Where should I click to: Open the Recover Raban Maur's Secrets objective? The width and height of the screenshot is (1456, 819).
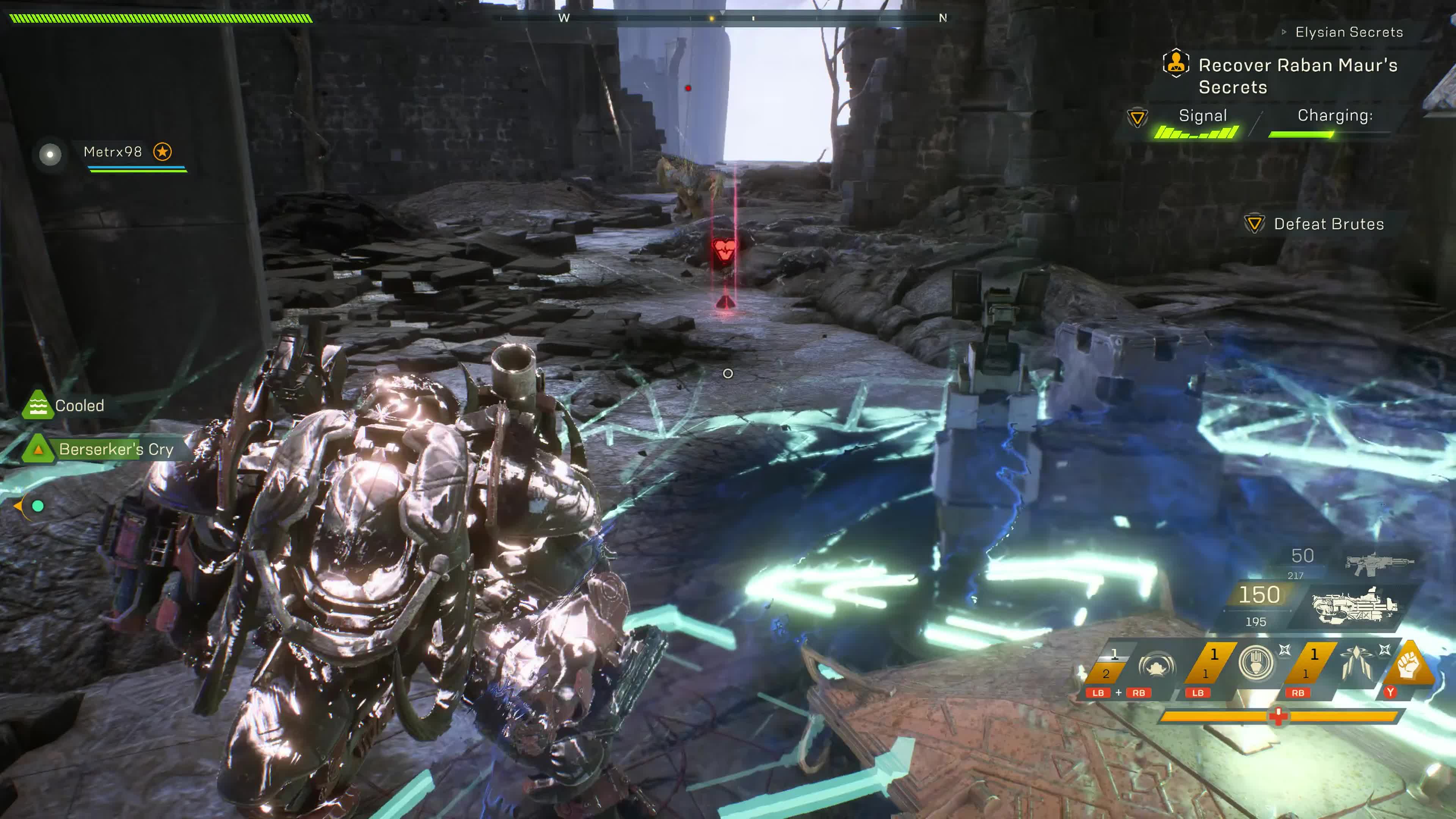coord(1297,76)
